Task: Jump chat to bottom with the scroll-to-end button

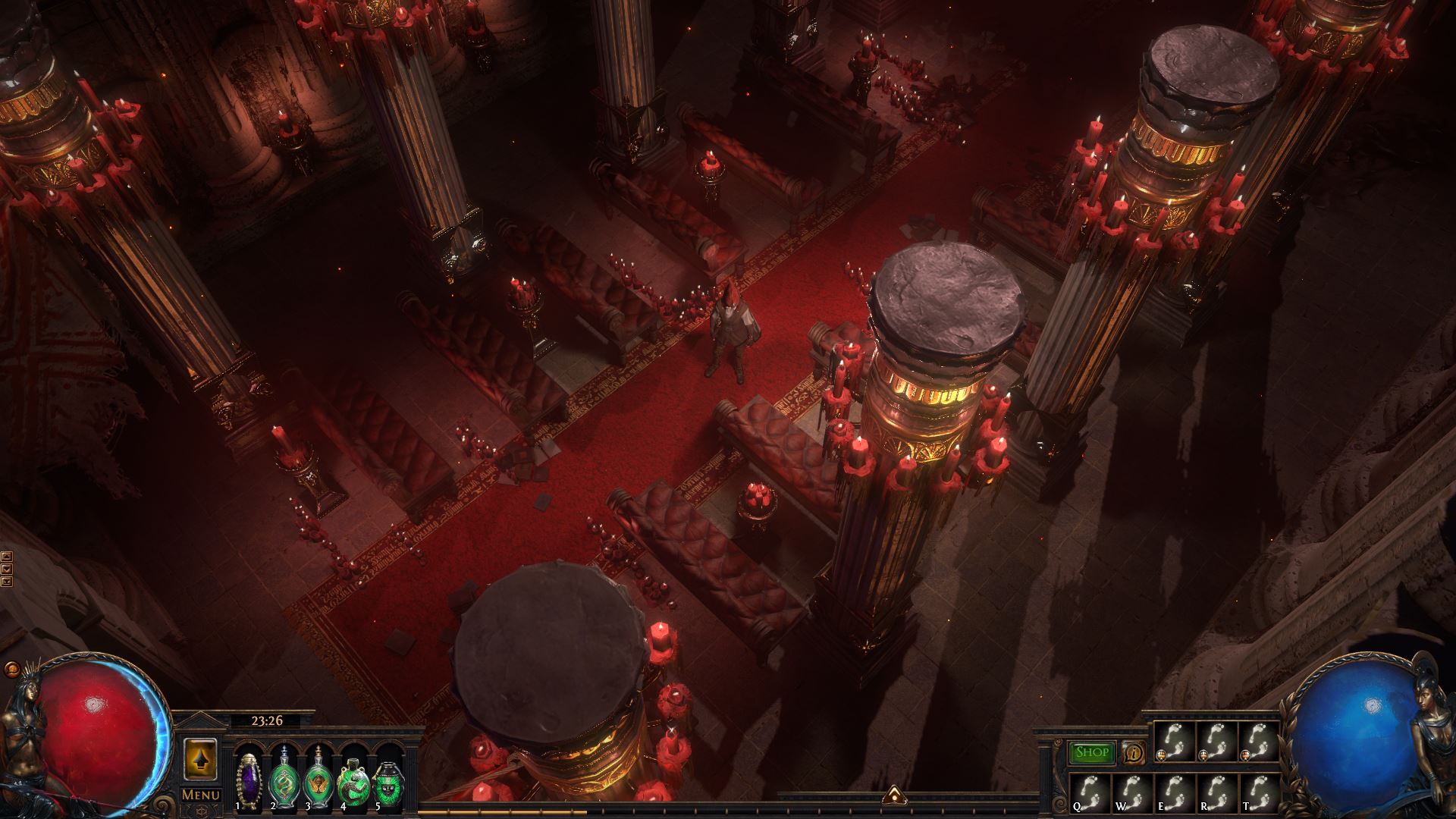Action: 7,581
